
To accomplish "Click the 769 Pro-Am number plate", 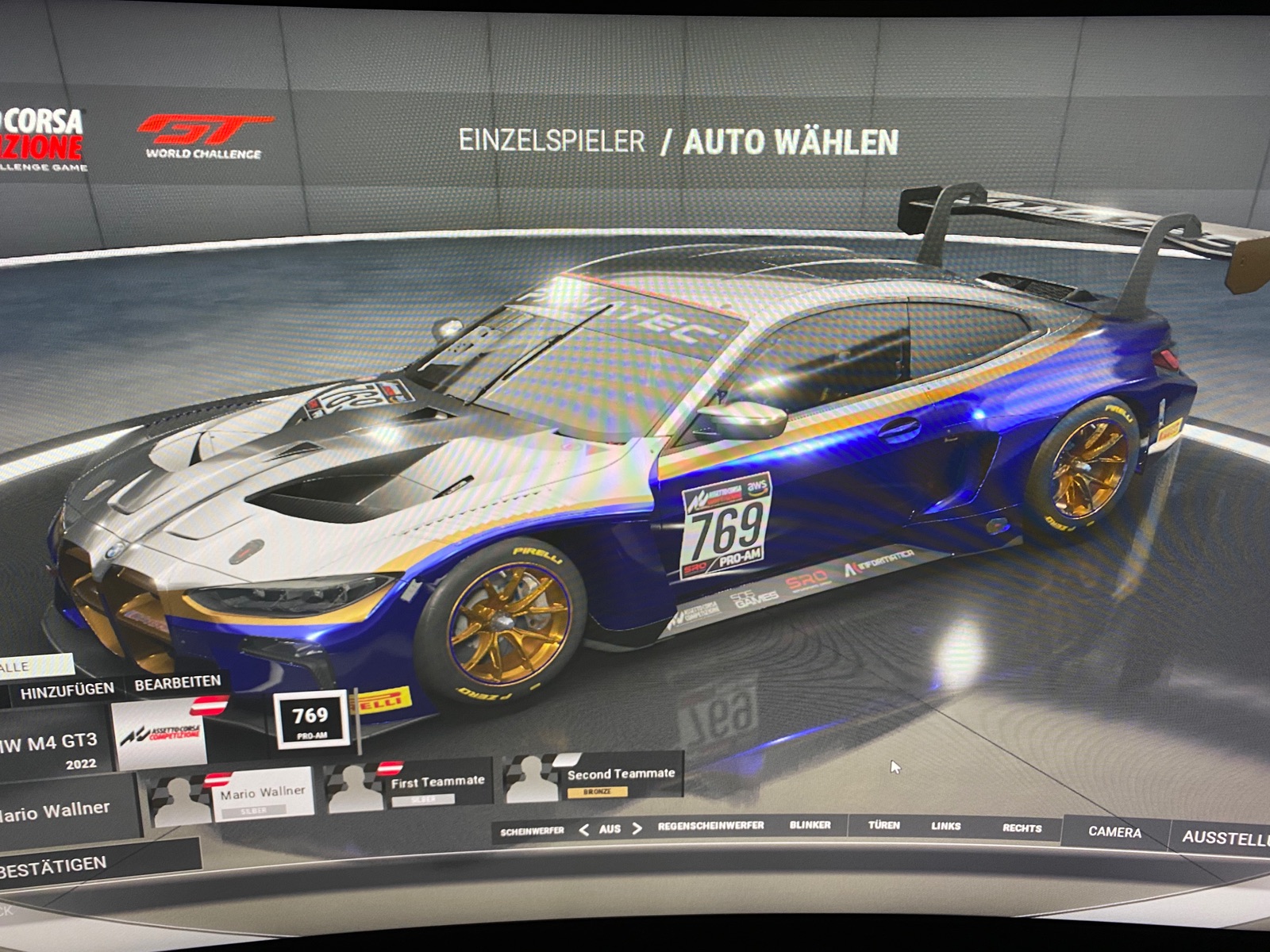I will 311,719.
